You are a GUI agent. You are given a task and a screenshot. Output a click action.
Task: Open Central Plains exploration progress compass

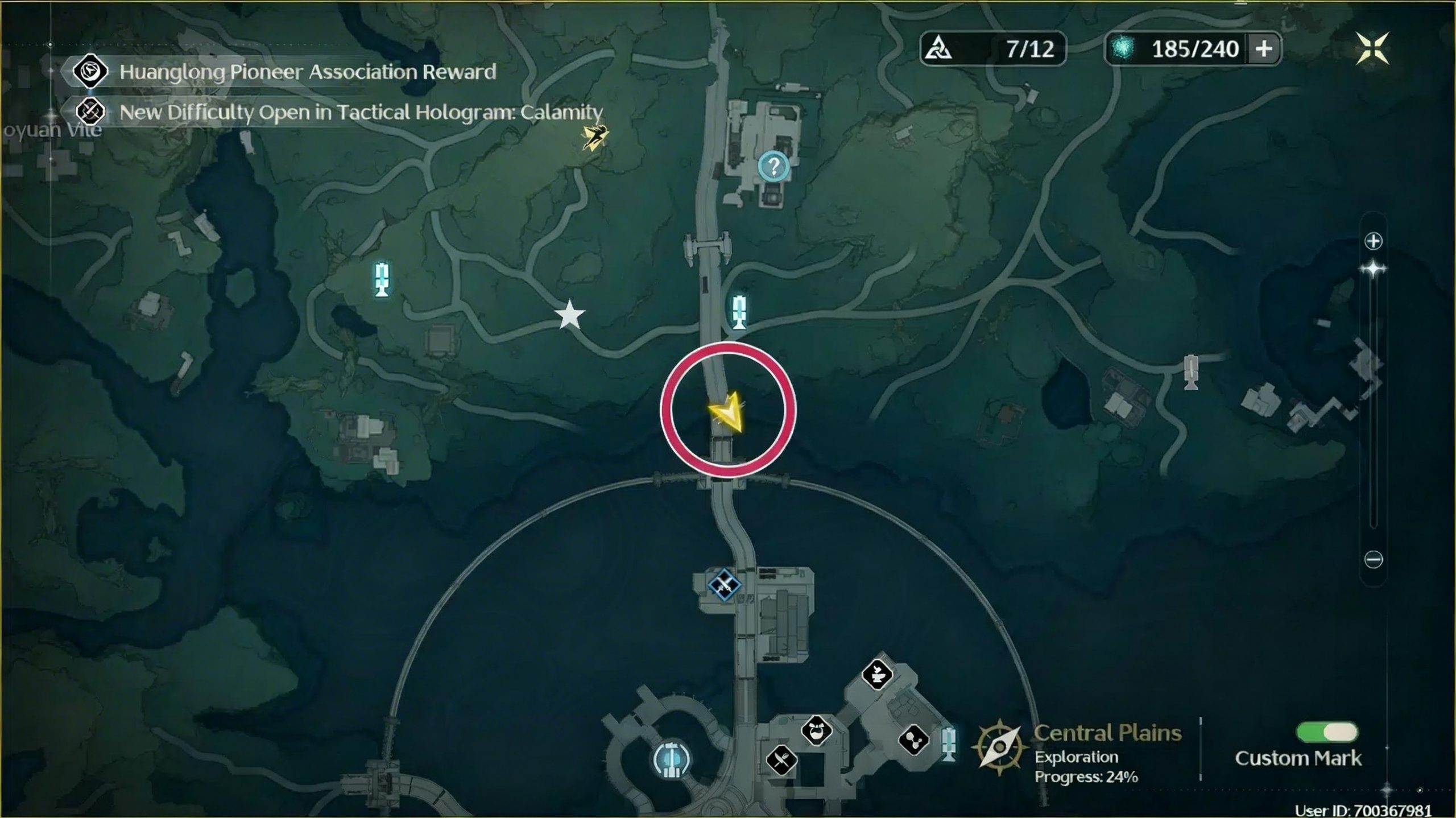(999, 747)
